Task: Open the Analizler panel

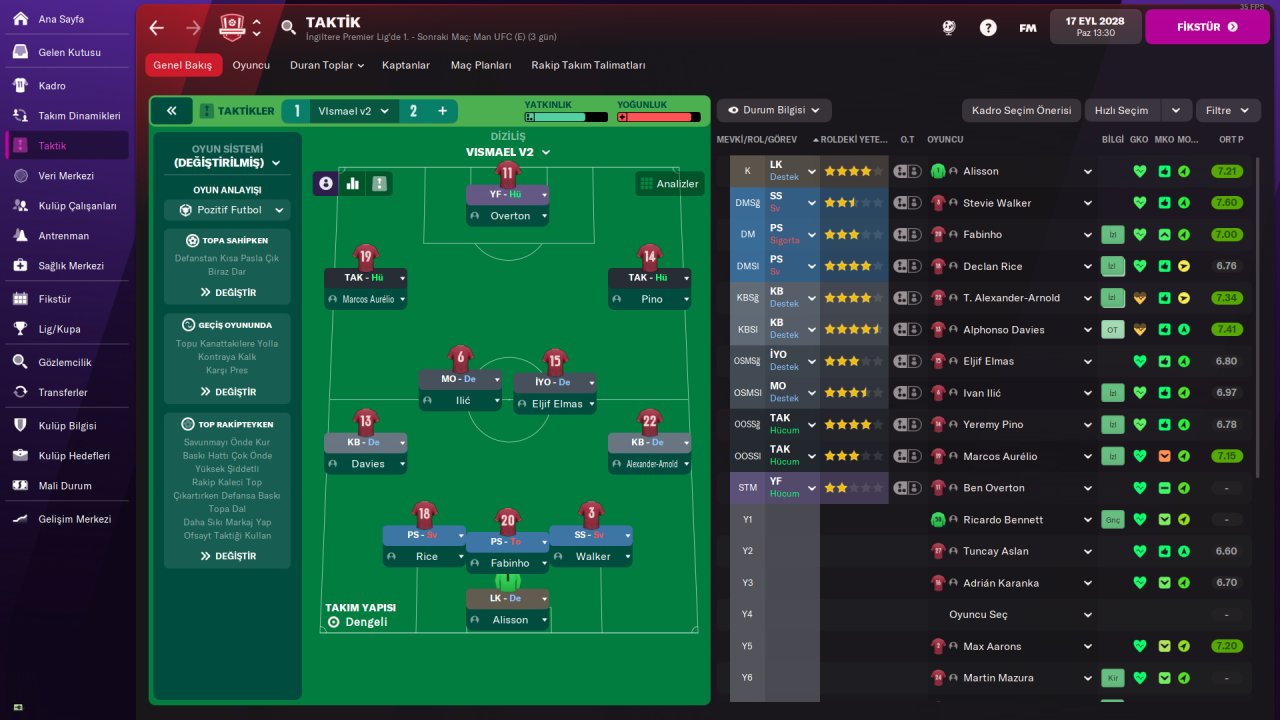Action: (669, 184)
